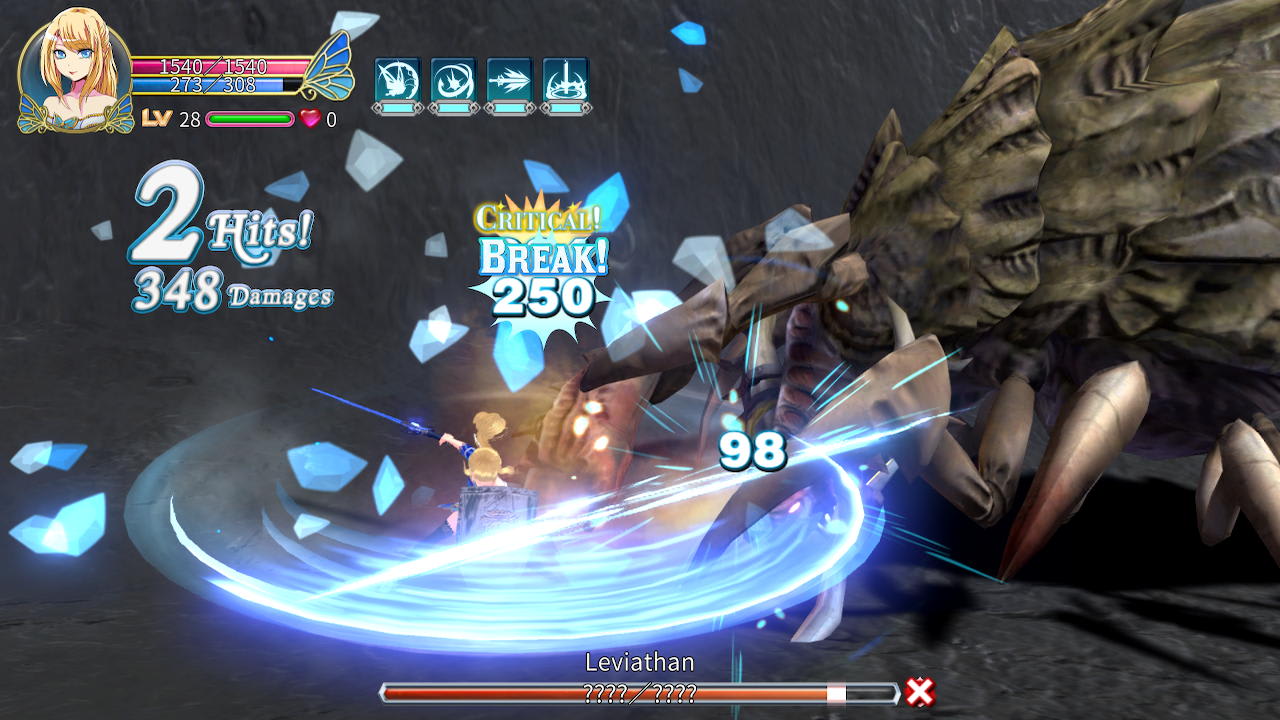
Task: Select the first slash skill icon
Action: (x=397, y=76)
